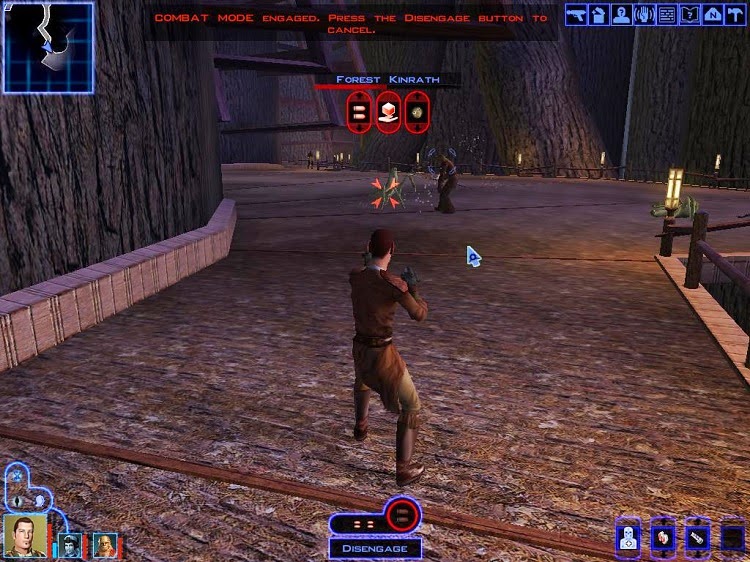Click the queued action slot above Disengage
Screen dimensions: 750x562
(x=402, y=517)
